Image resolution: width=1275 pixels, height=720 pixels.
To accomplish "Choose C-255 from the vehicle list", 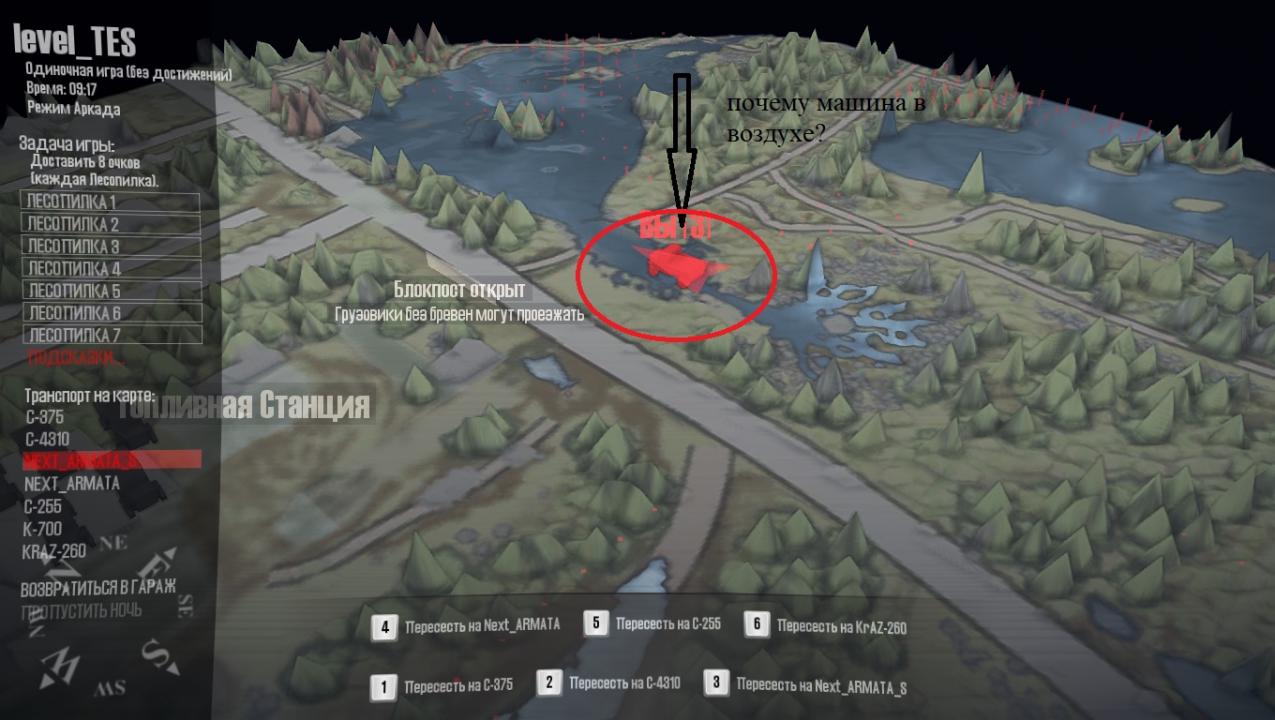I will tap(43, 506).
